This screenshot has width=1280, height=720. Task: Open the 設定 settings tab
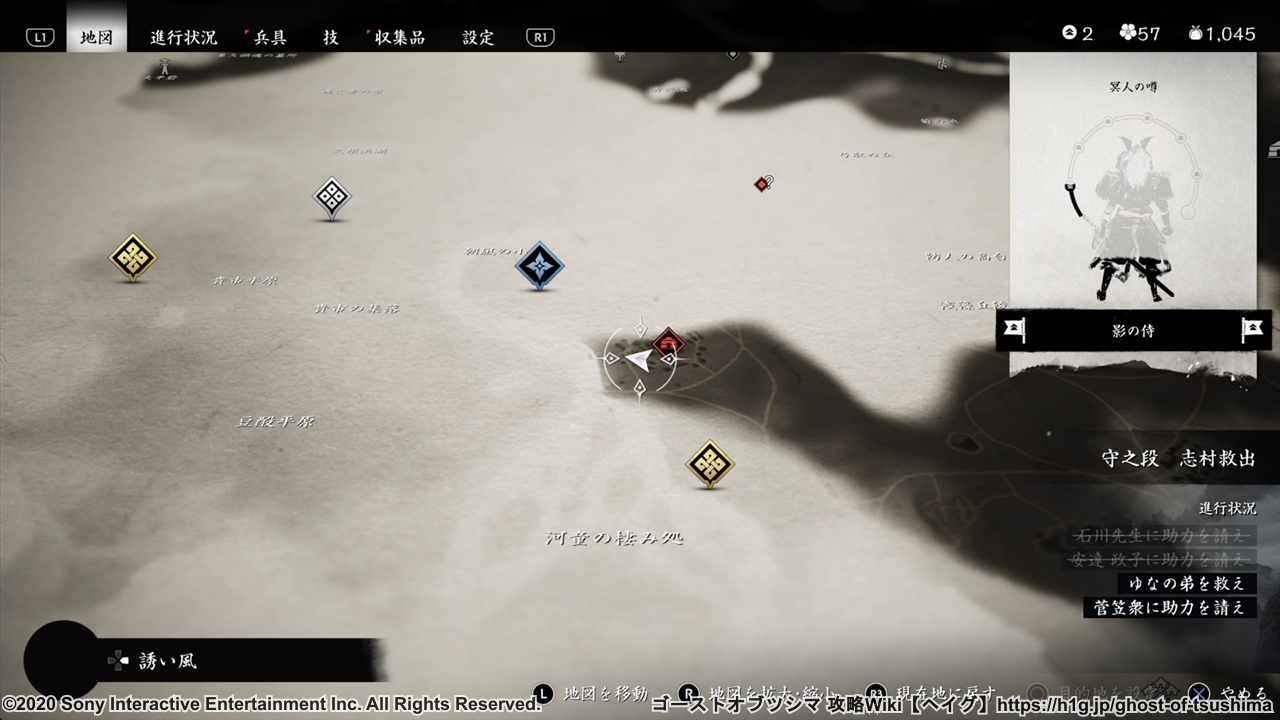coord(478,37)
